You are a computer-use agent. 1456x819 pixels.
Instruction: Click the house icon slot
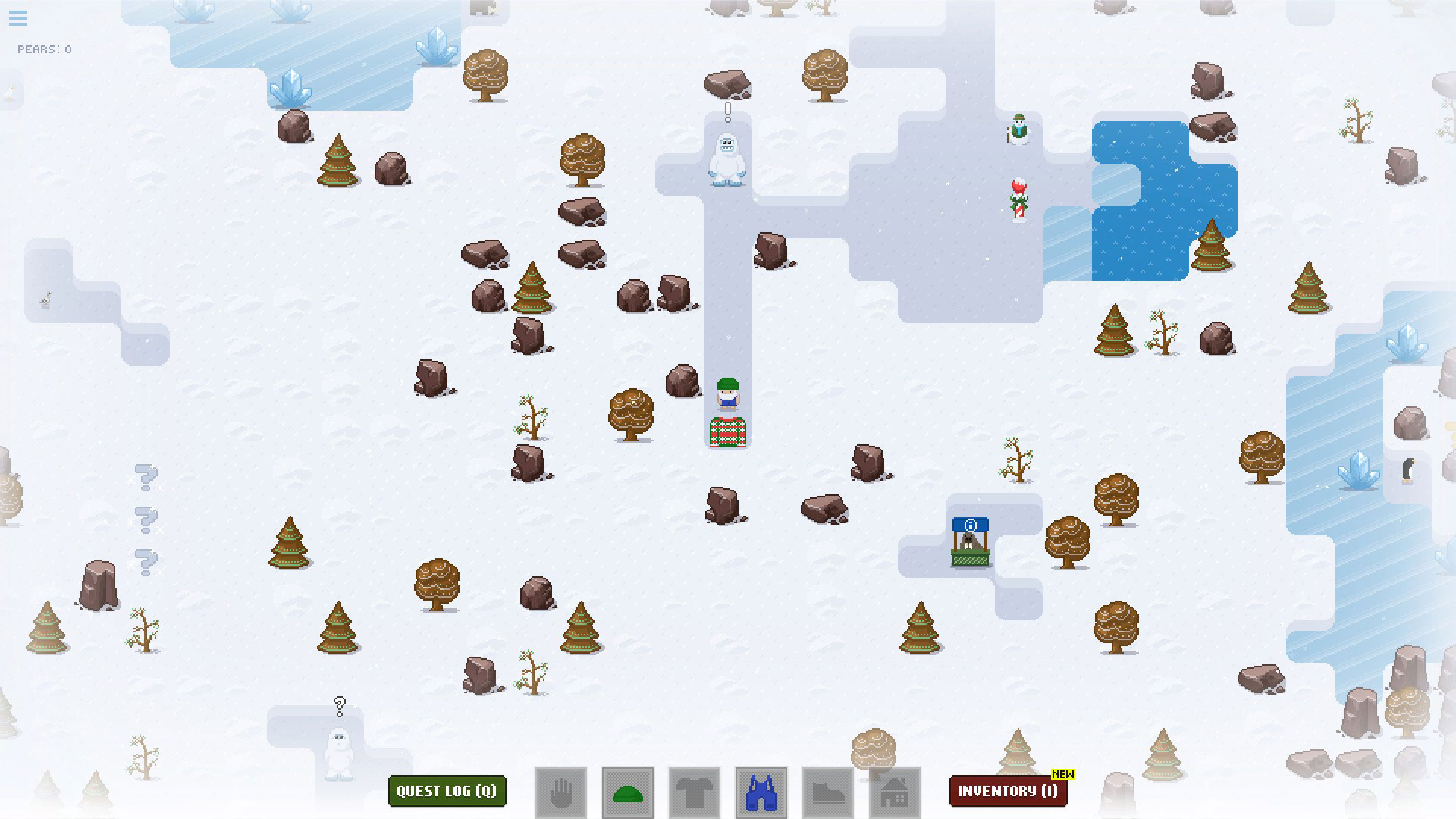895,793
